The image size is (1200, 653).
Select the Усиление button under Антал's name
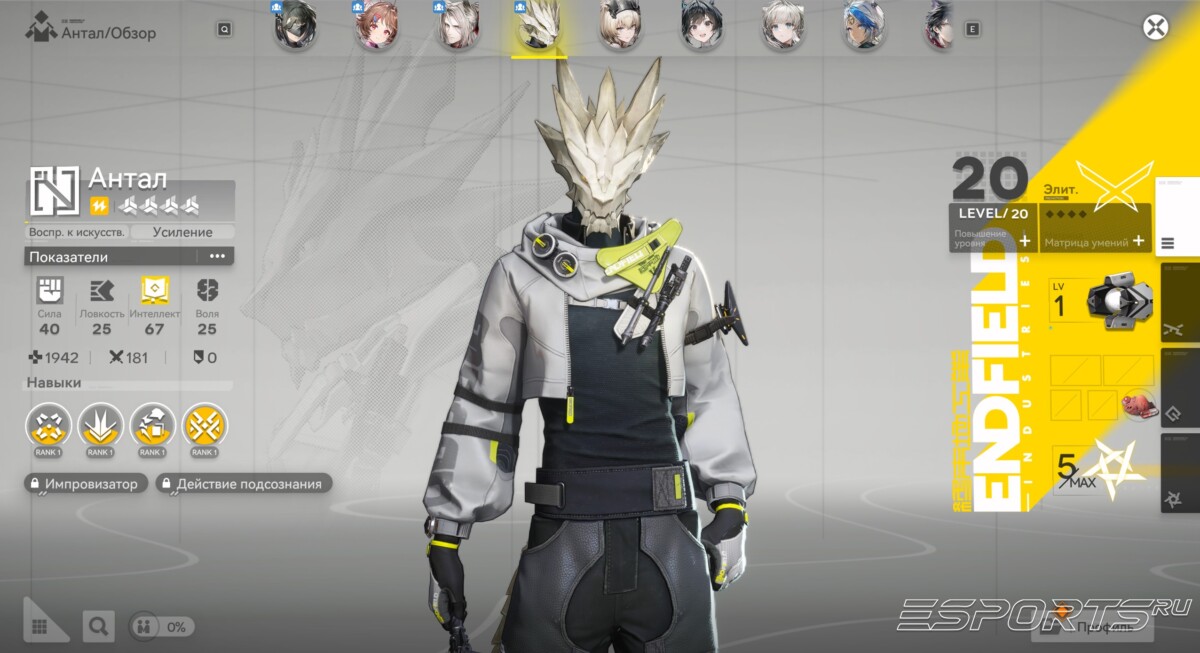(183, 232)
